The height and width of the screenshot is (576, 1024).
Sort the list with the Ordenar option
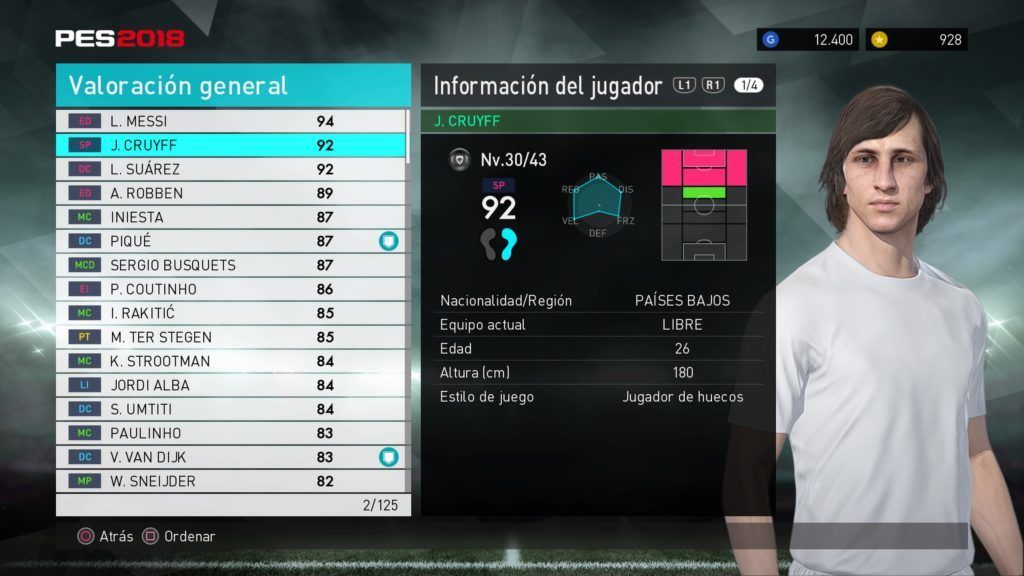tap(179, 536)
